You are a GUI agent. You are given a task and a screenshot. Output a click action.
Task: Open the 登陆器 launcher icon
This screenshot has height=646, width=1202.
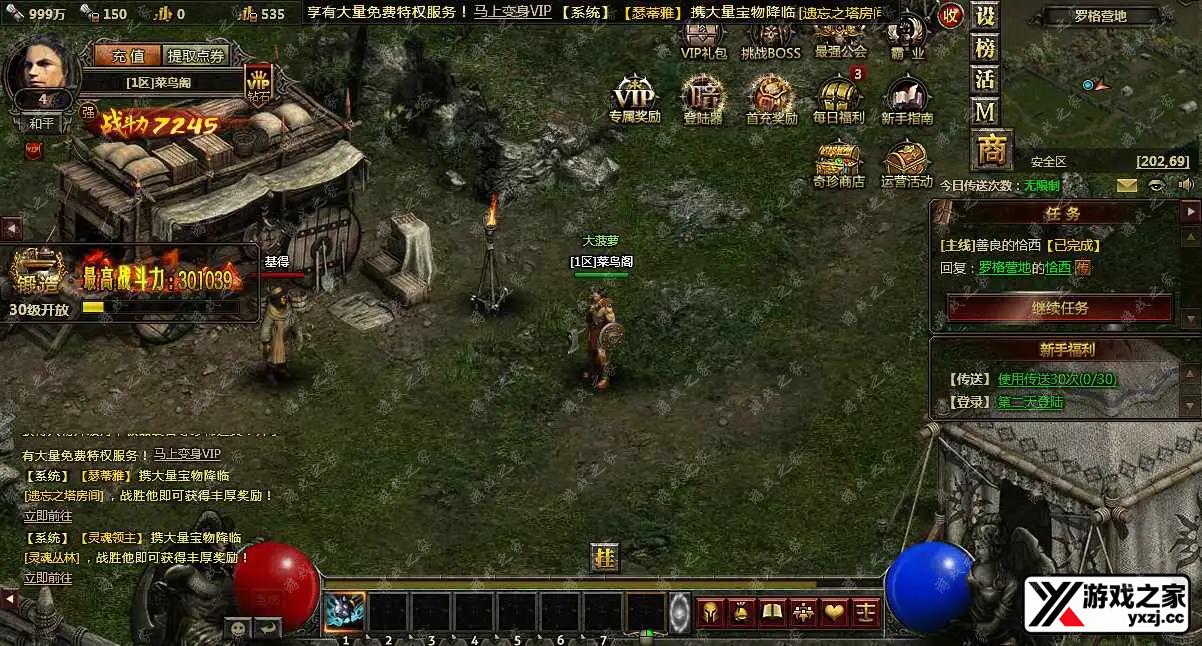point(703,98)
